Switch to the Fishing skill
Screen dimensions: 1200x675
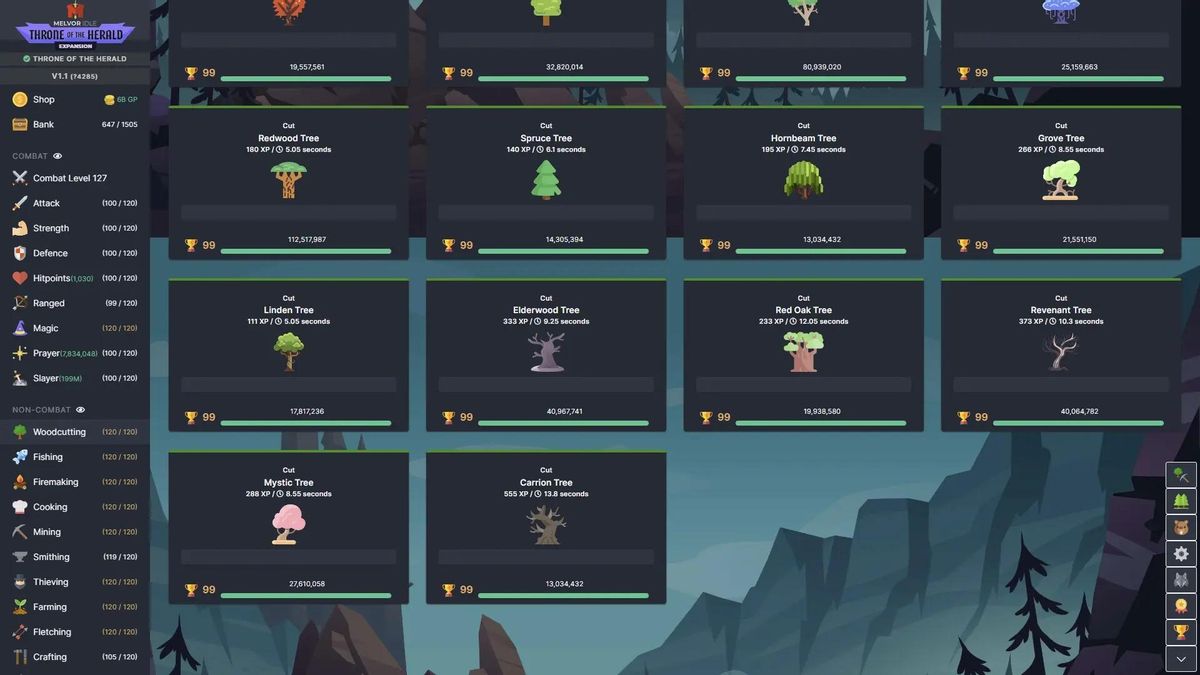[48, 457]
